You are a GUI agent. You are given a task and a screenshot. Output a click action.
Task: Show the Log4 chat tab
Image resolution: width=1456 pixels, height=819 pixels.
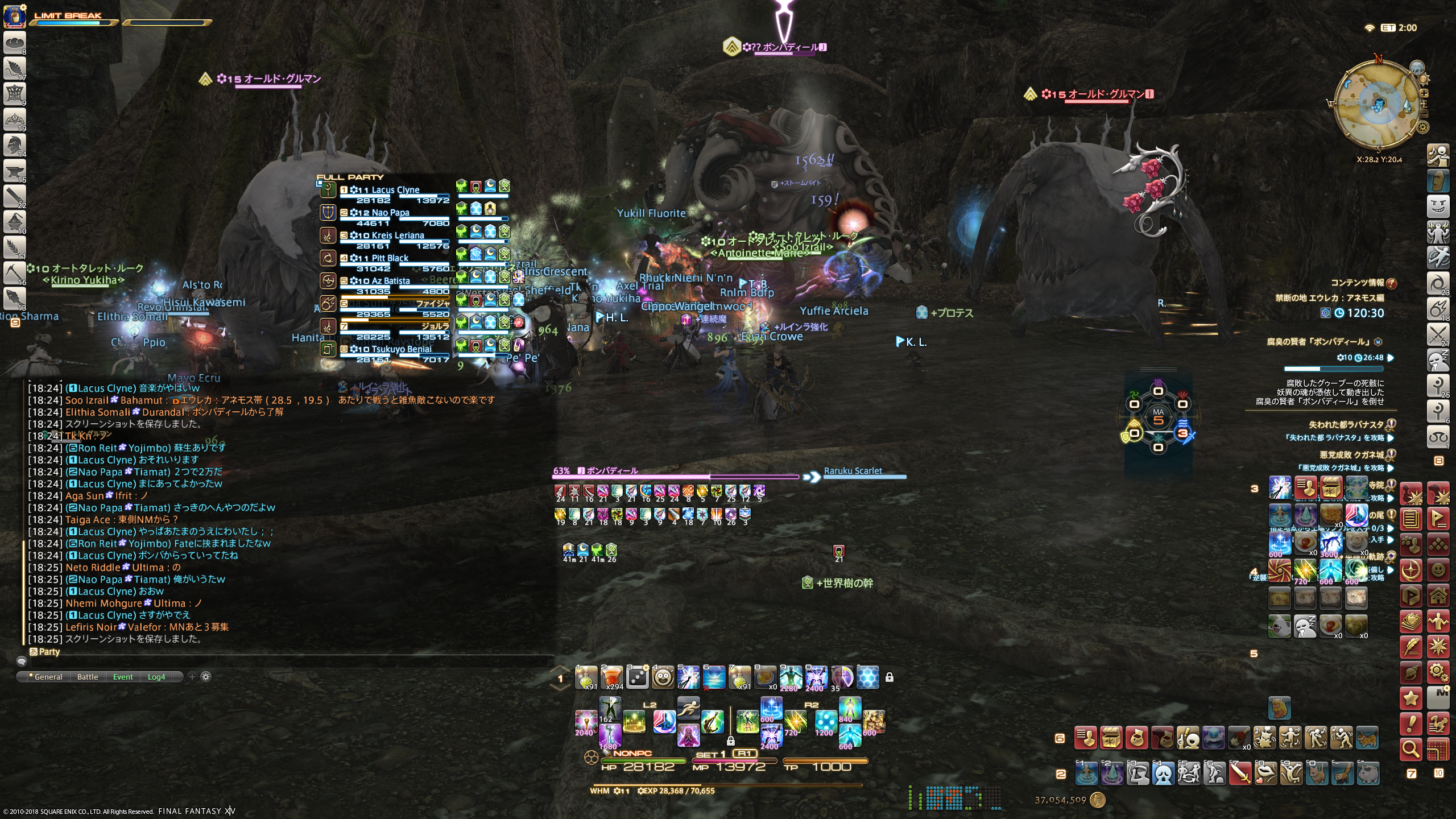(156, 677)
